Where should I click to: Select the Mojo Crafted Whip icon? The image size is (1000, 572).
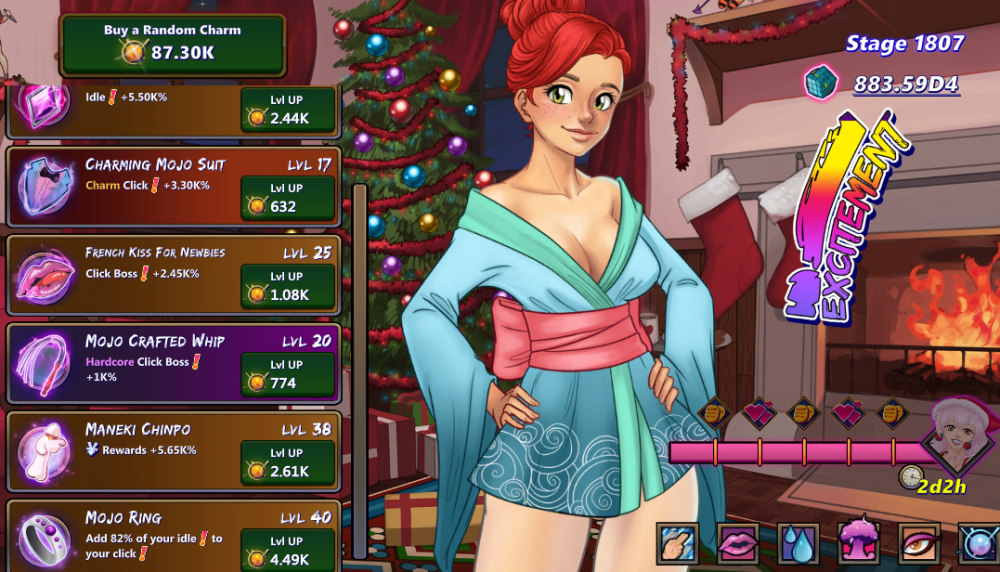[45, 362]
